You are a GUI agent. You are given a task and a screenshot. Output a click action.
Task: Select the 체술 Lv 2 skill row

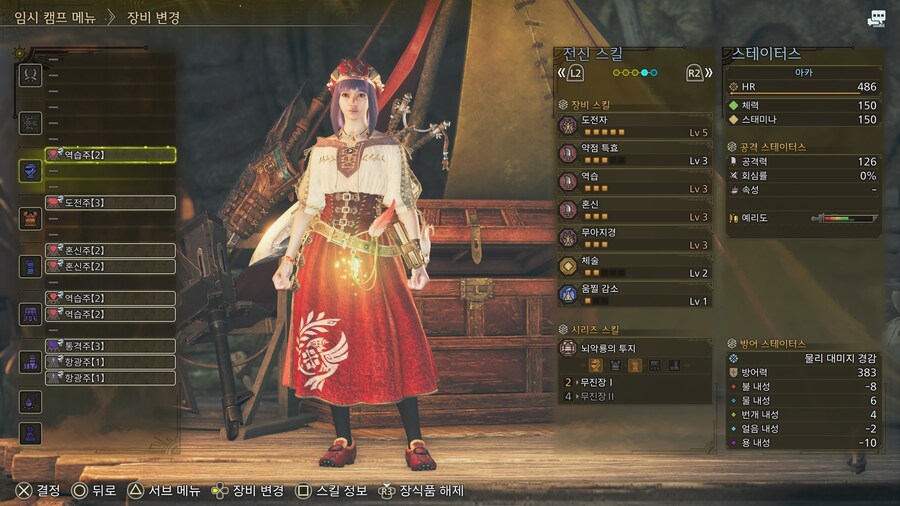[x=634, y=266]
